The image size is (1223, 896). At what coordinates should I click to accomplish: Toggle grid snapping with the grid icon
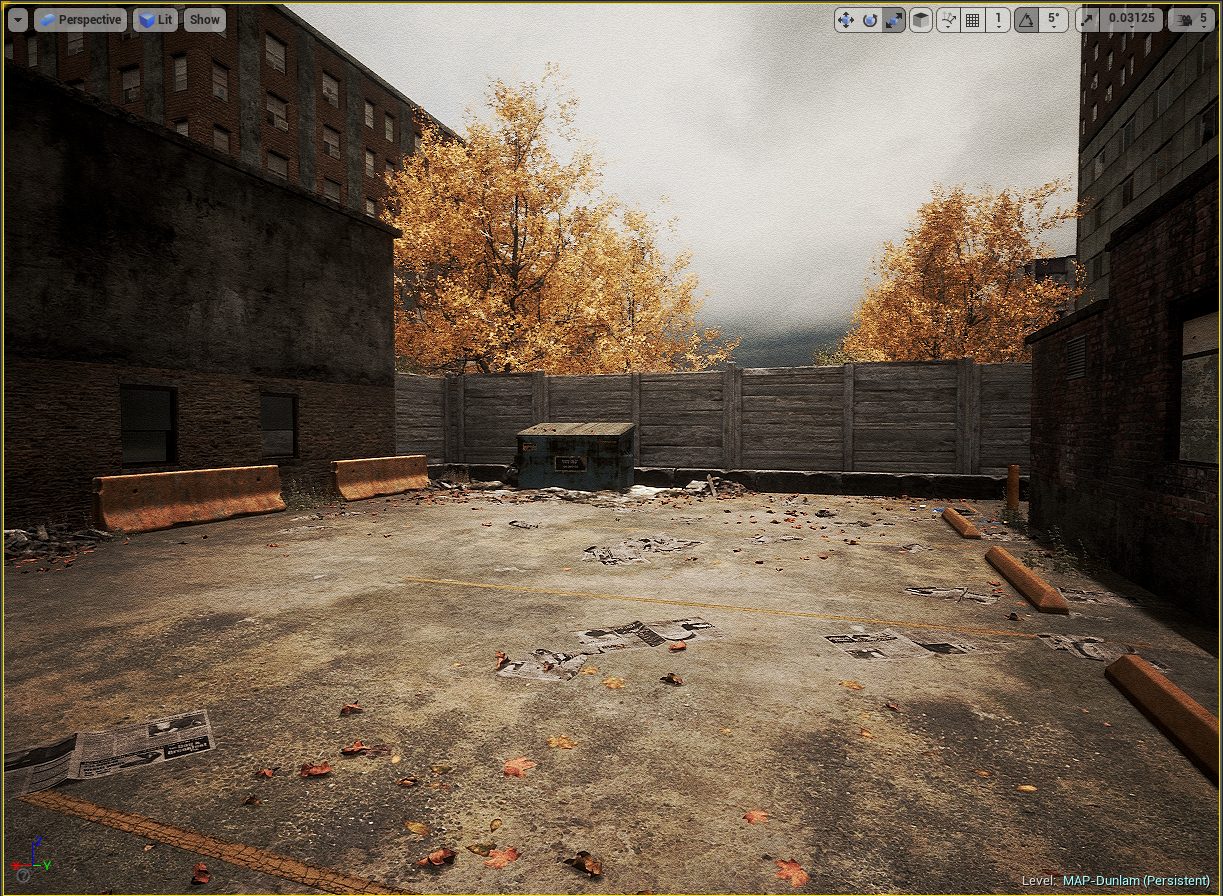coord(972,19)
